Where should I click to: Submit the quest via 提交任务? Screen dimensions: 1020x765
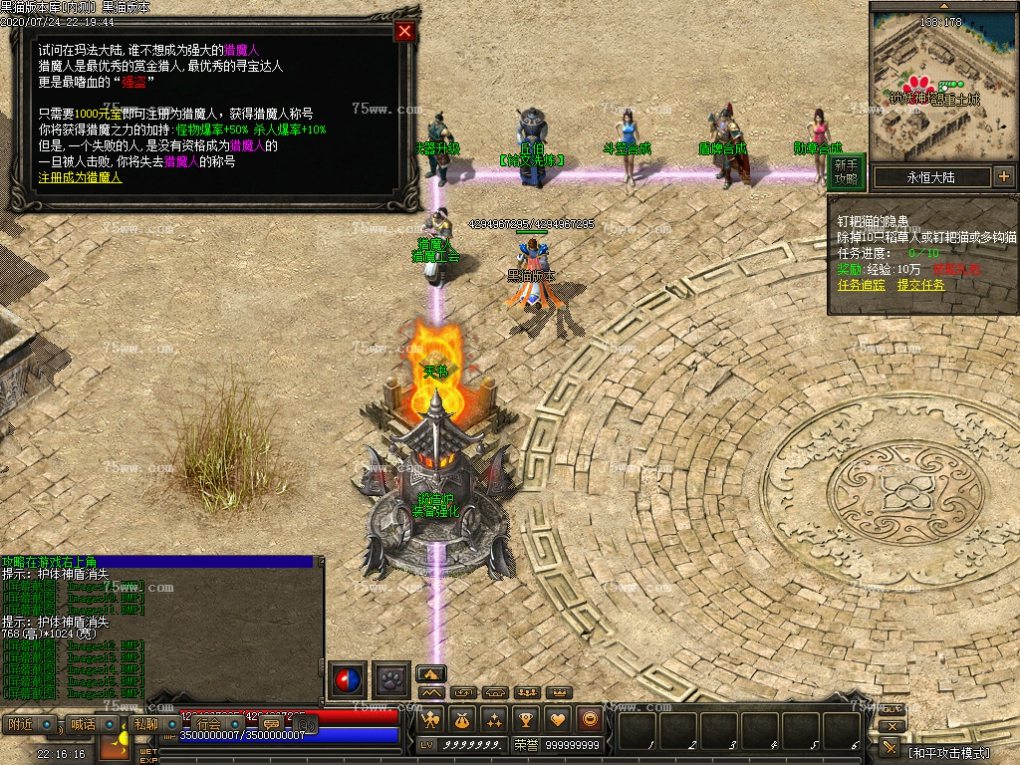(921, 285)
